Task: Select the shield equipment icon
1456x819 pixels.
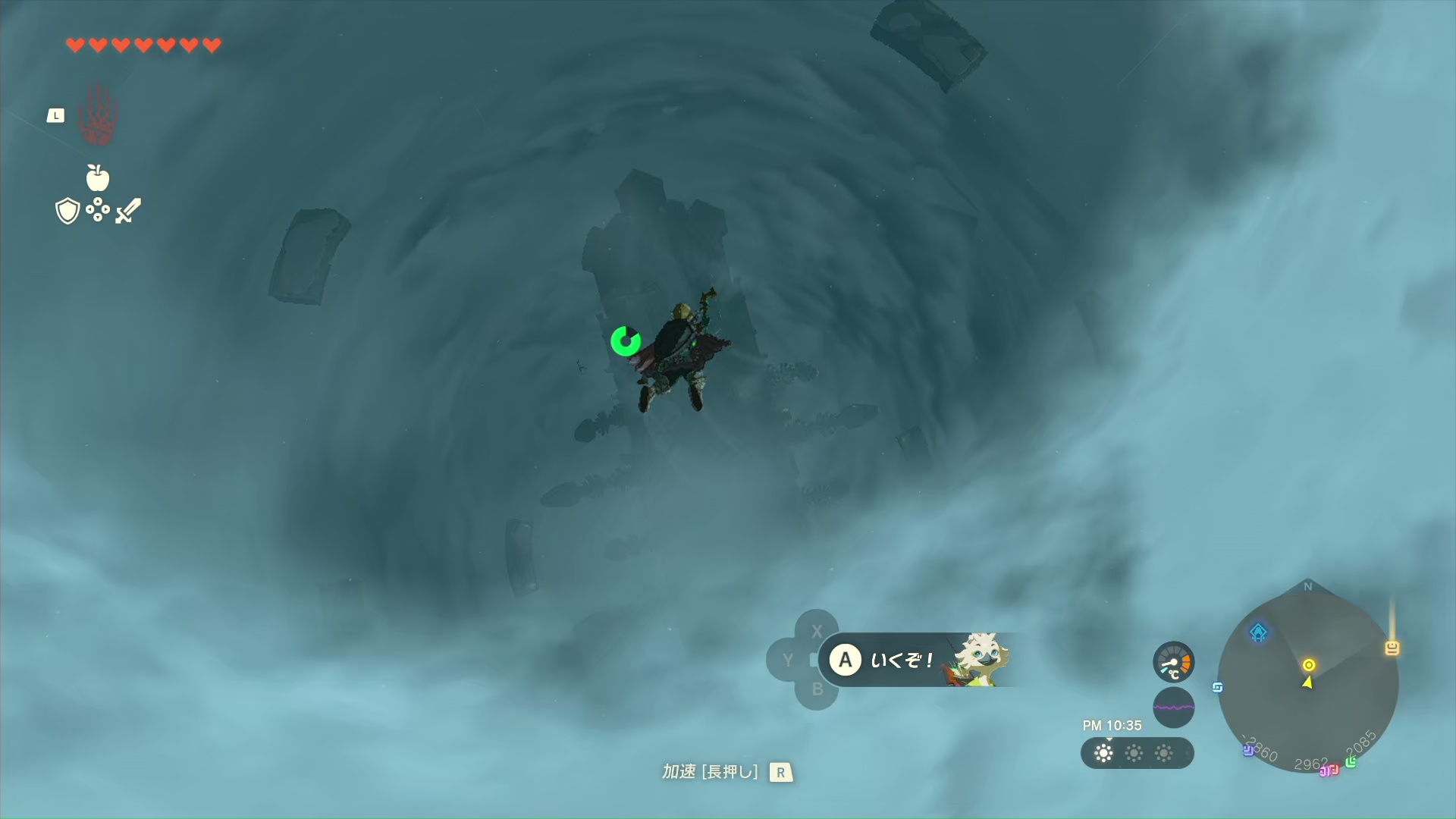Action: [67, 211]
